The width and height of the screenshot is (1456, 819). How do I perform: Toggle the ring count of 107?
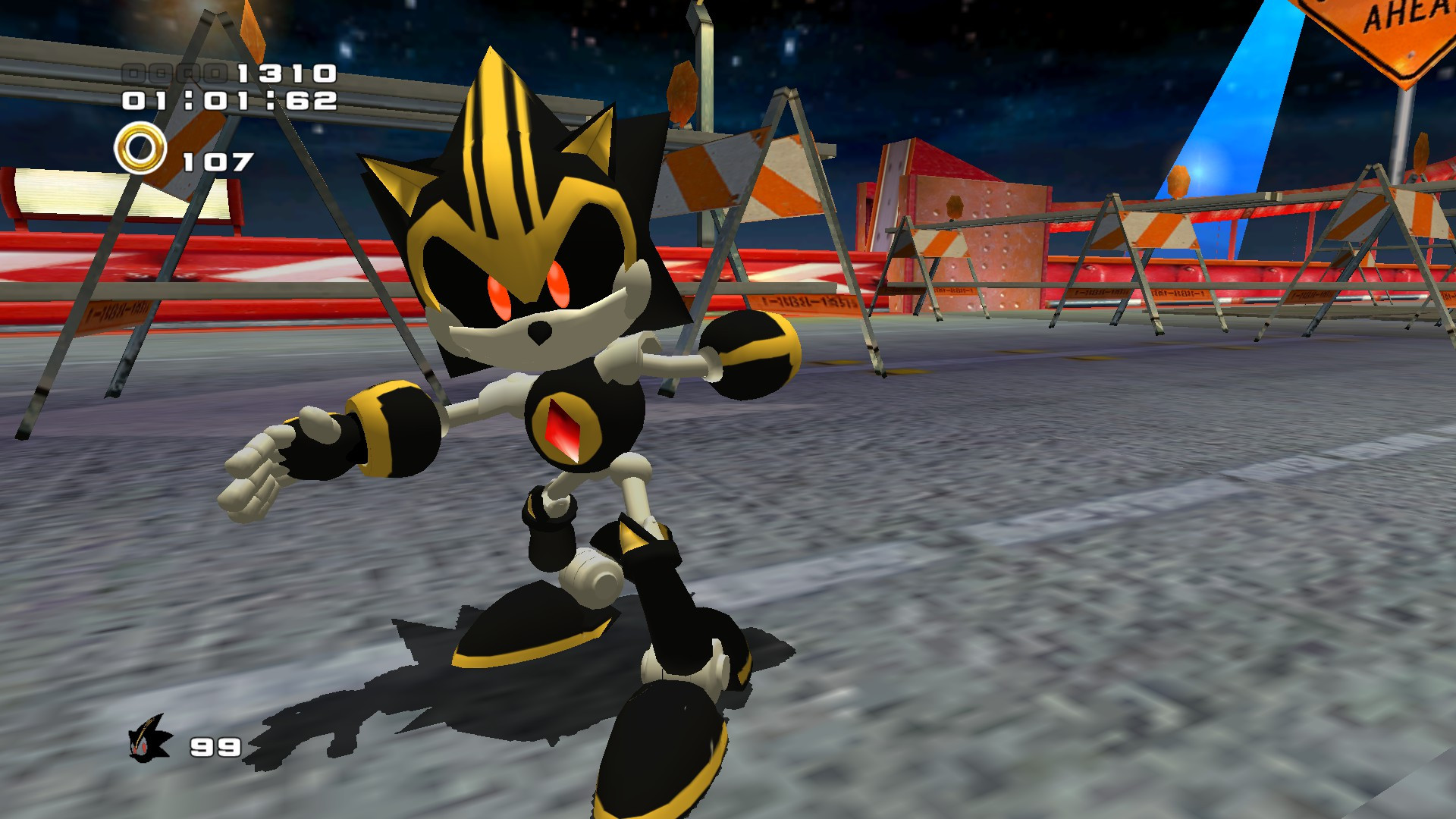tap(216, 159)
